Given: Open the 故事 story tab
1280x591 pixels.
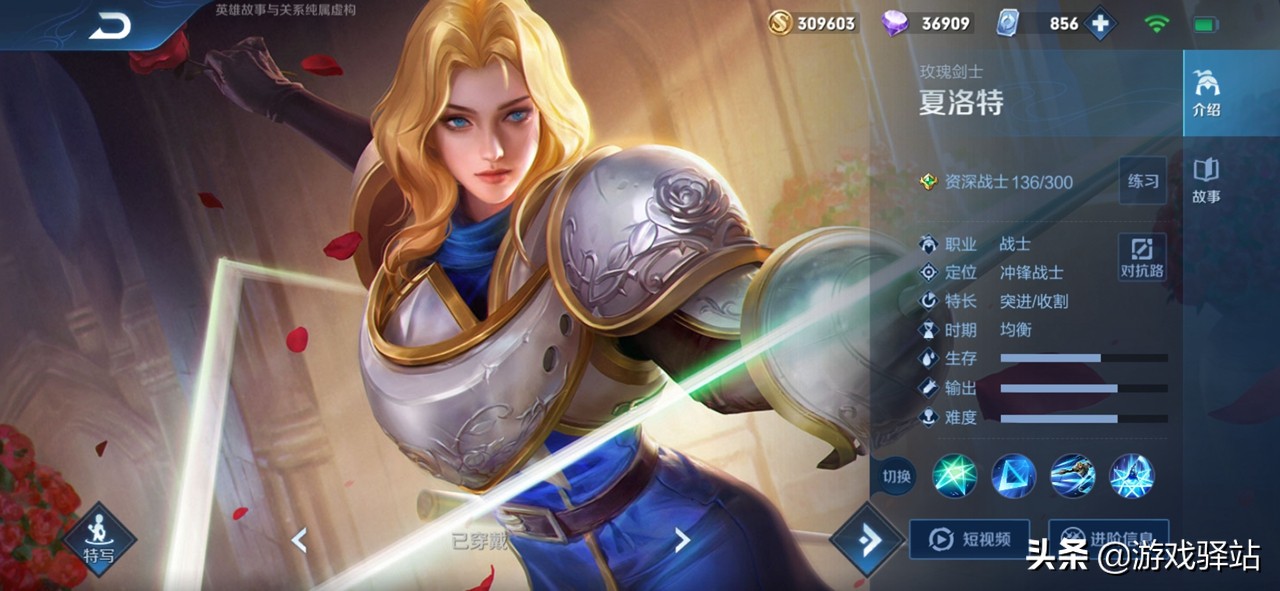Looking at the screenshot, I should tap(1206, 180).
